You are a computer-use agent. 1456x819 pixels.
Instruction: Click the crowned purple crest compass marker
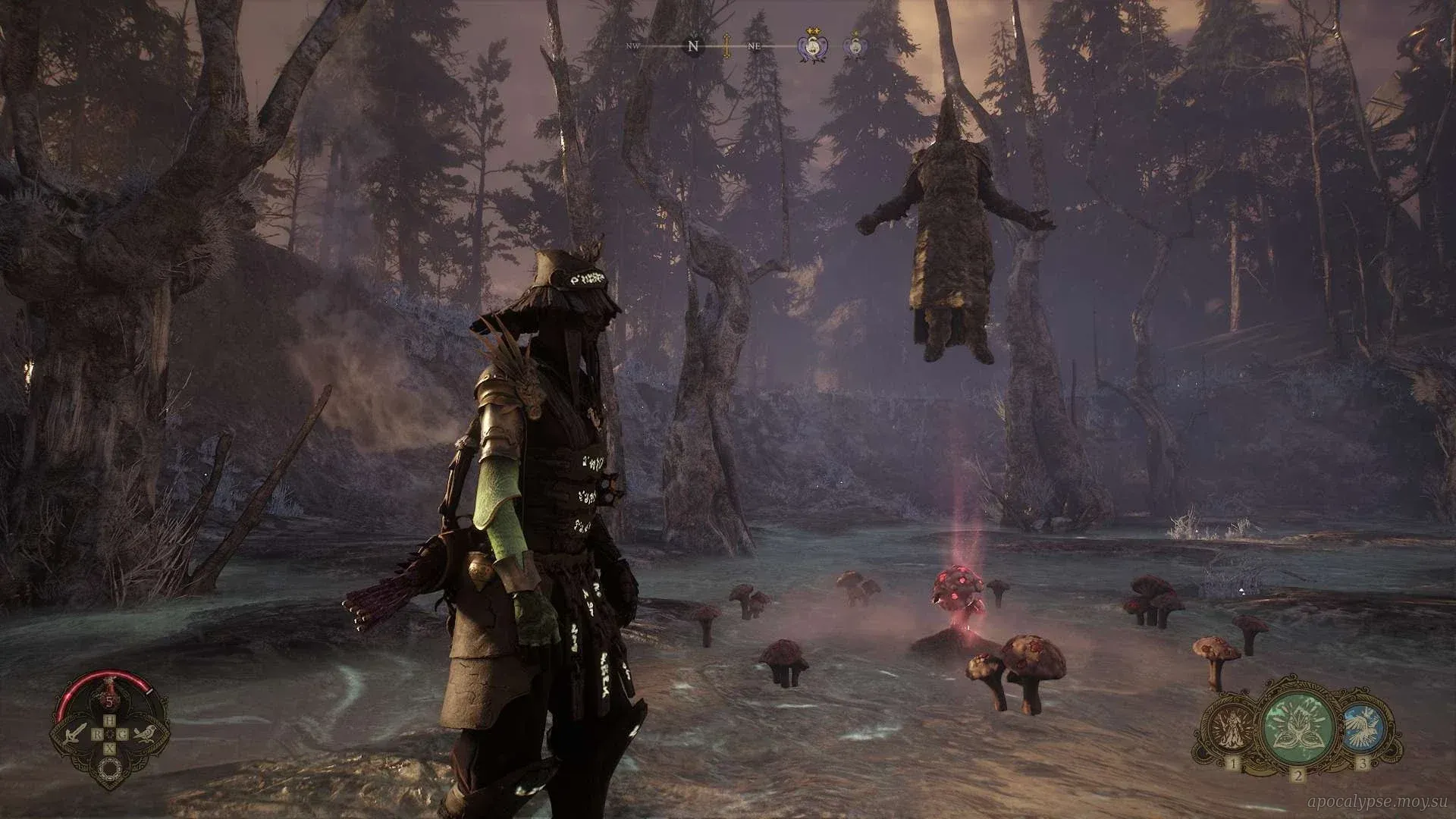[810, 46]
